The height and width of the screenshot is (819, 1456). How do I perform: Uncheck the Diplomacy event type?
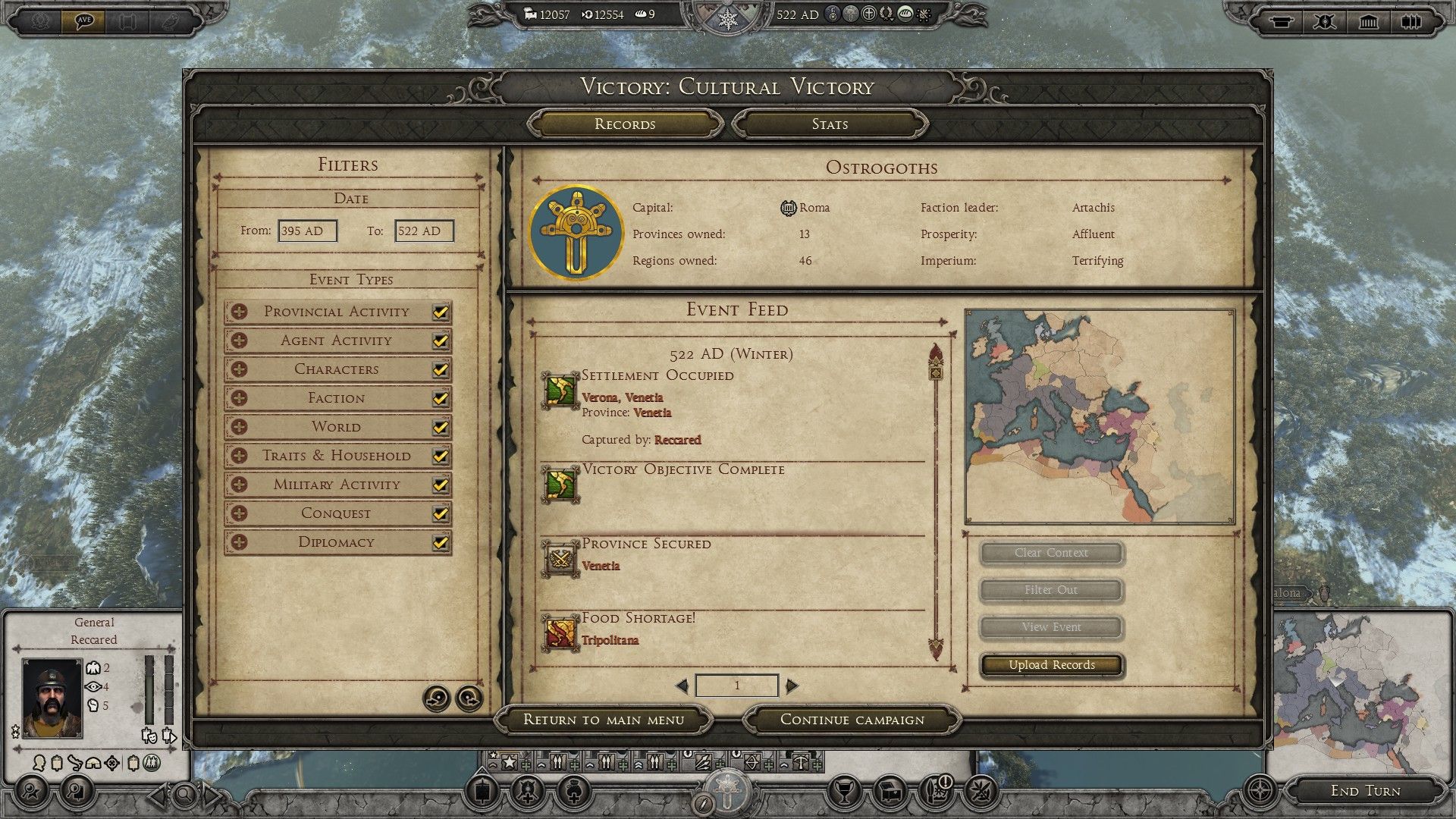(440, 542)
